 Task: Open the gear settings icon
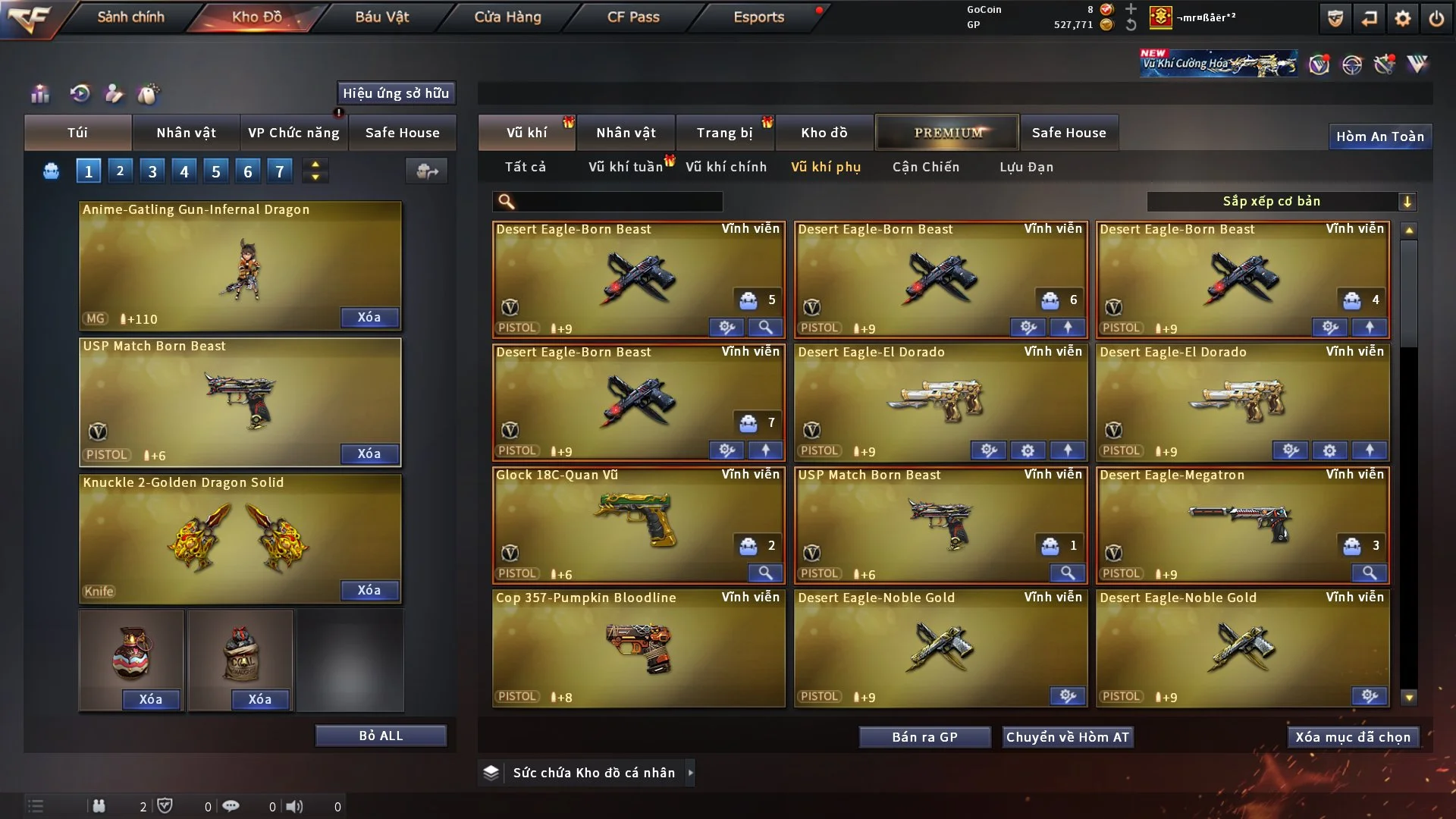click(x=1402, y=18)
